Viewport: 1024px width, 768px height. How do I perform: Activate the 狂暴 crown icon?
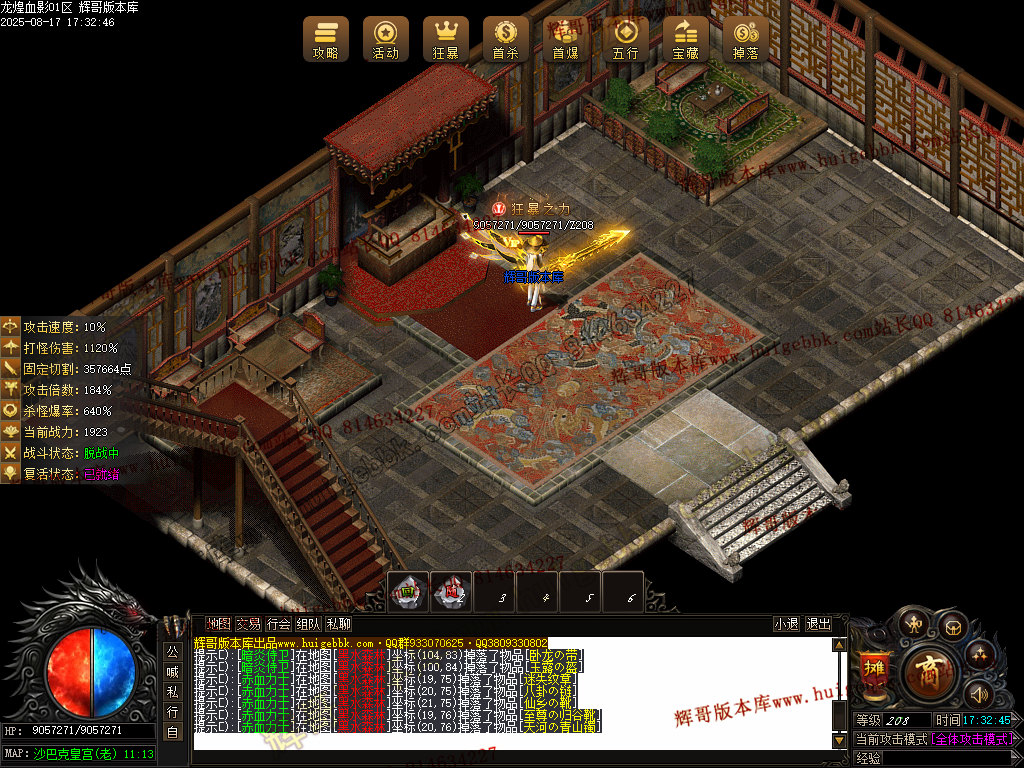coord(446,39)
